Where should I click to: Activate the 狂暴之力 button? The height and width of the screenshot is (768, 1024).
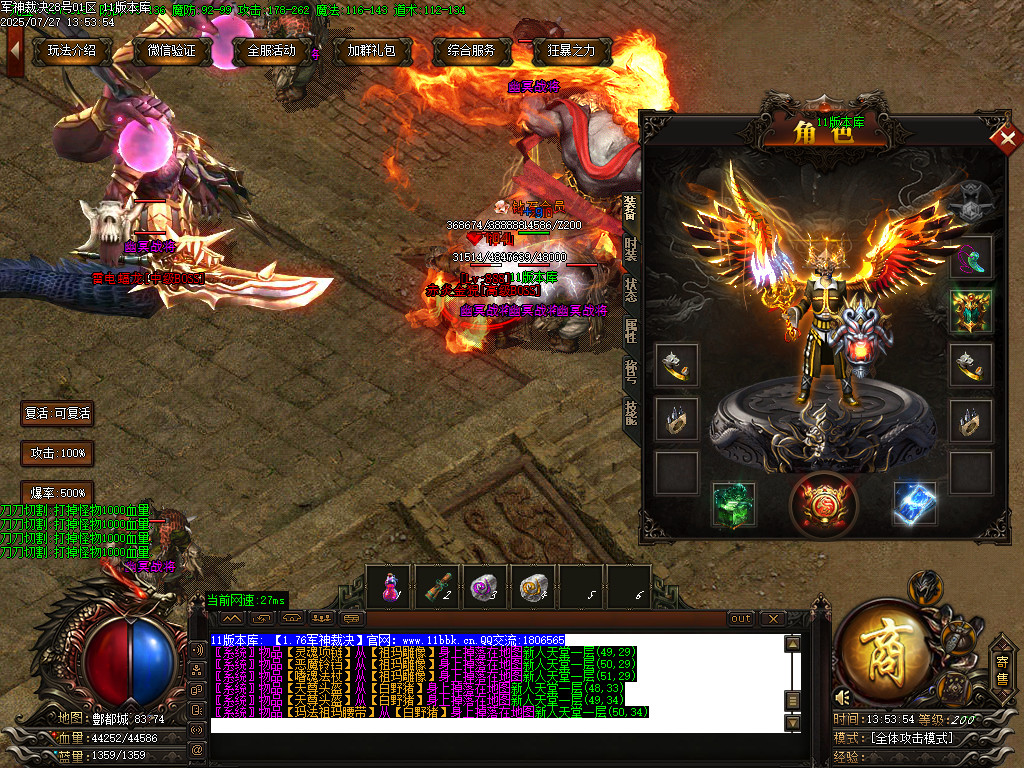click(x=572, y=51)
